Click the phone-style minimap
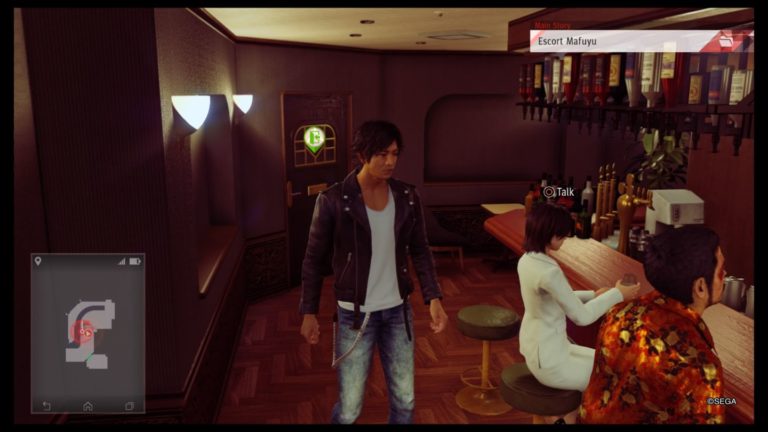This screenshot has width=768, height=432. (x=87, y=330)
